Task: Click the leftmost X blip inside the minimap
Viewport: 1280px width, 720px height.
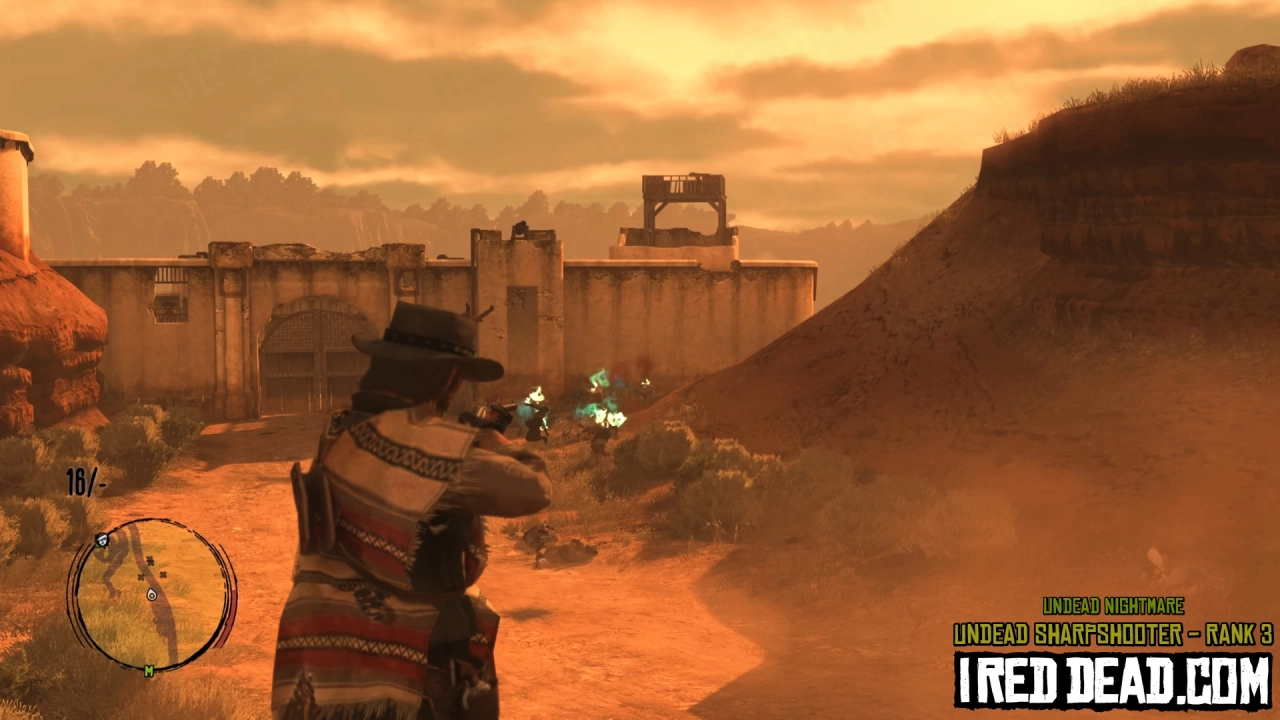Action: point(140,577)
